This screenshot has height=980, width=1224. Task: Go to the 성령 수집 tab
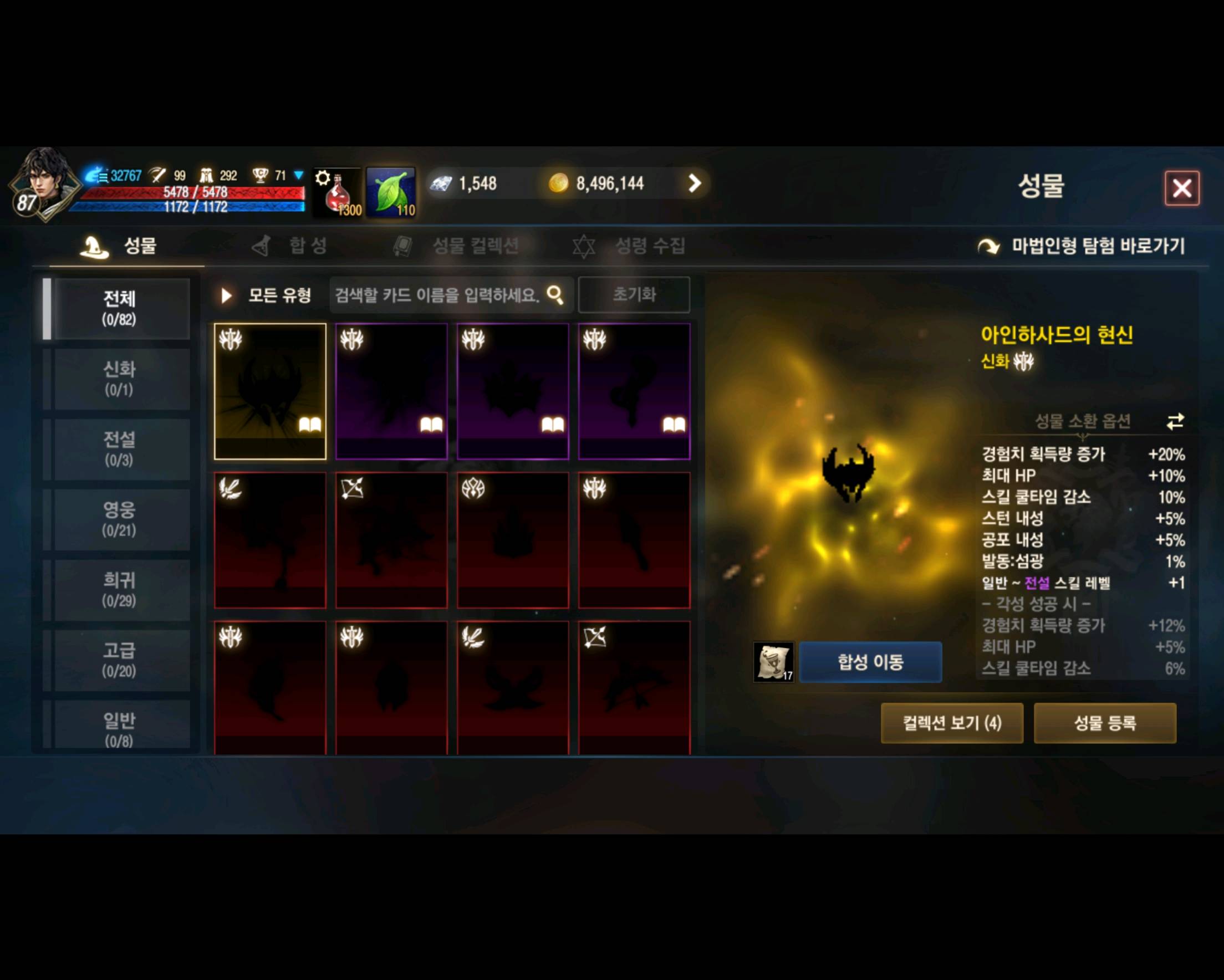pyautogui.click(x=630, y=246)
